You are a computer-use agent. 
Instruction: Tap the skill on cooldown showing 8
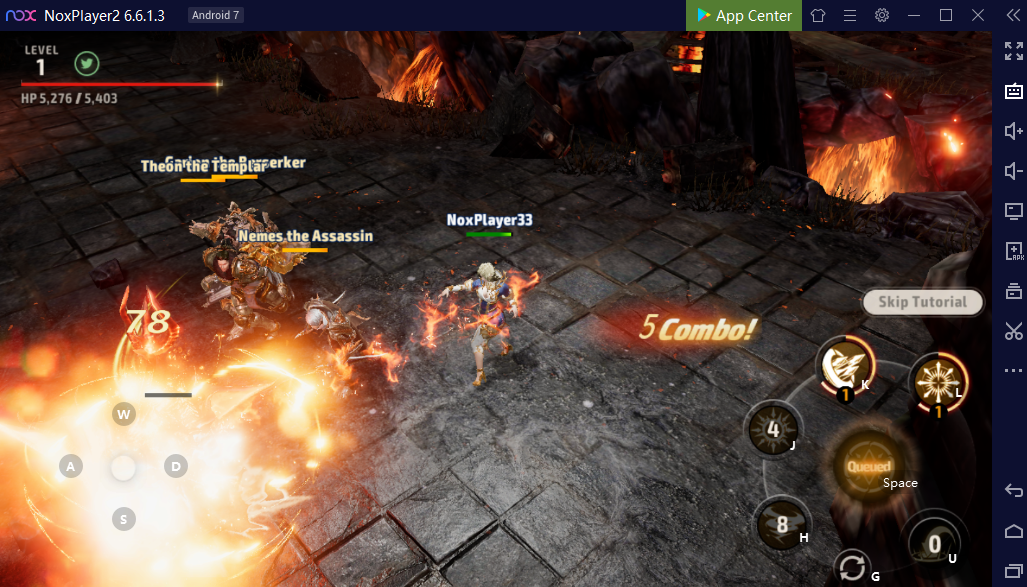782,524
